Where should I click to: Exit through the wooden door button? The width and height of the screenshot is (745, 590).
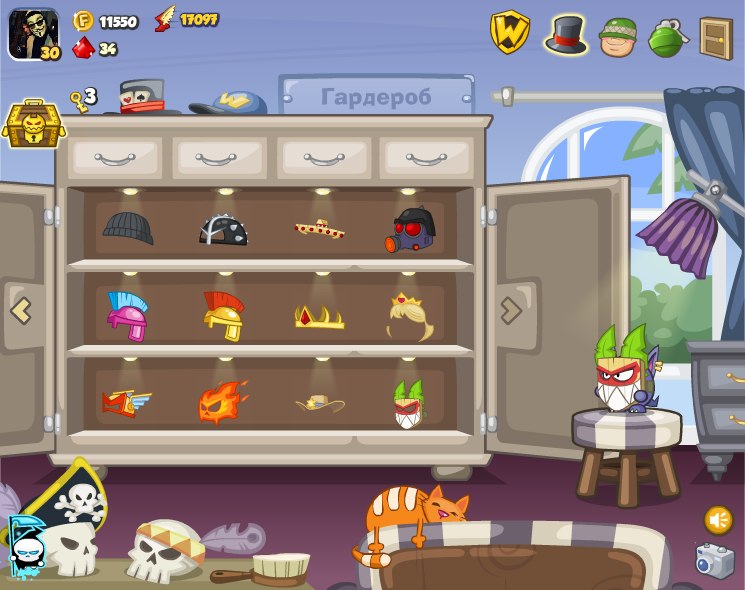[716, 38]
